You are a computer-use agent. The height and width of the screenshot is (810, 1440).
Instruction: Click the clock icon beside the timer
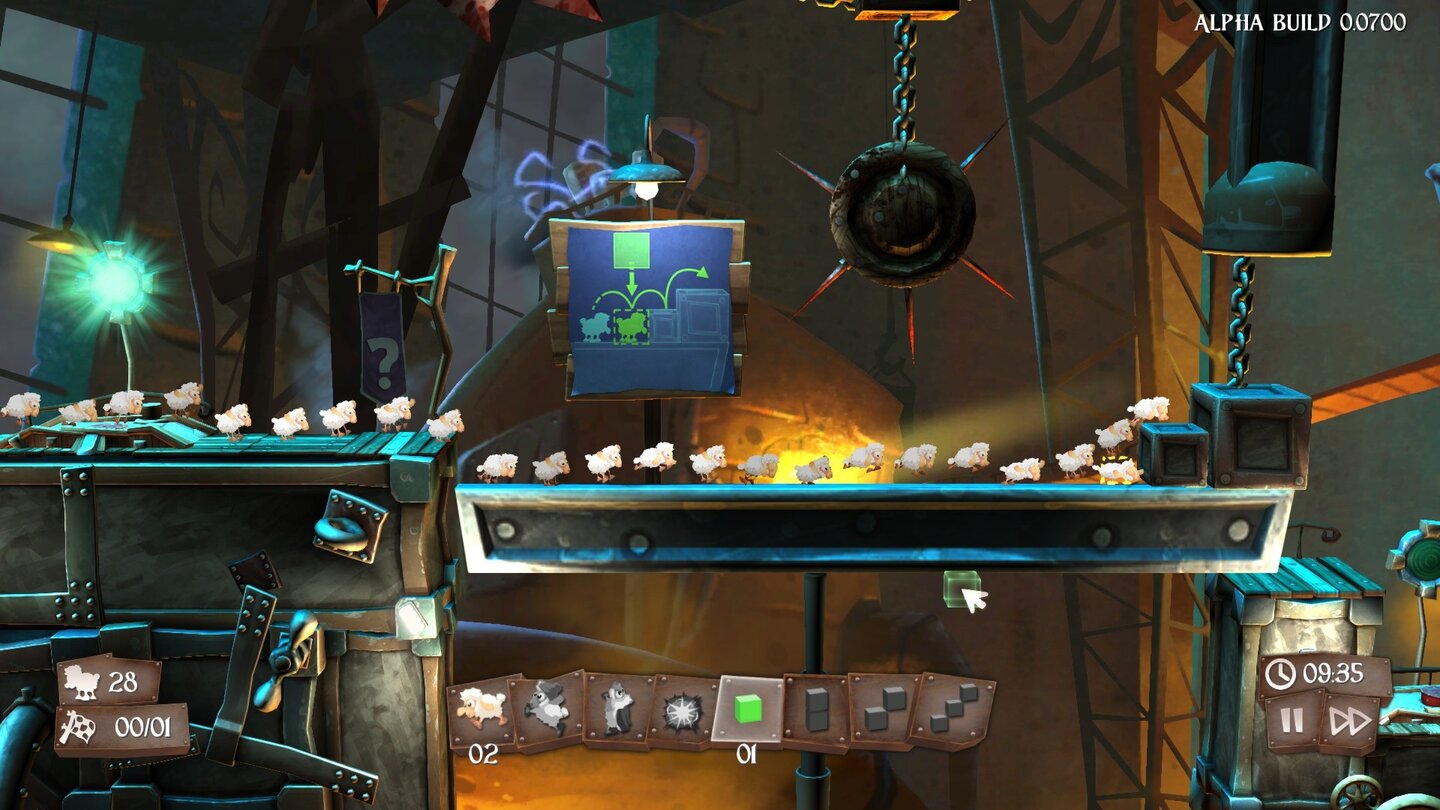pos(1280,674)
